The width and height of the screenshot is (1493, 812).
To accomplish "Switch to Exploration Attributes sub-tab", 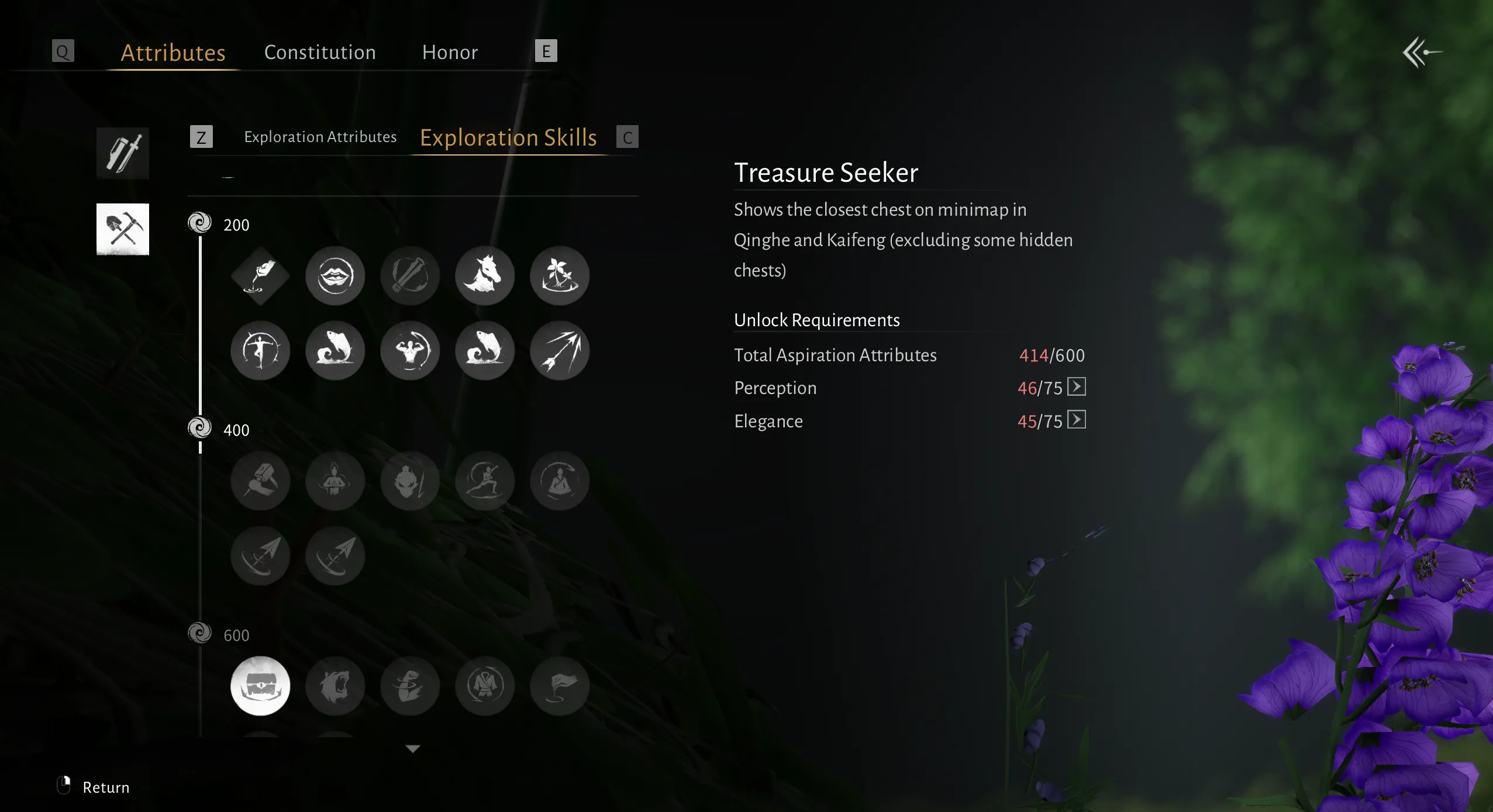I will [x=320, y=137].
